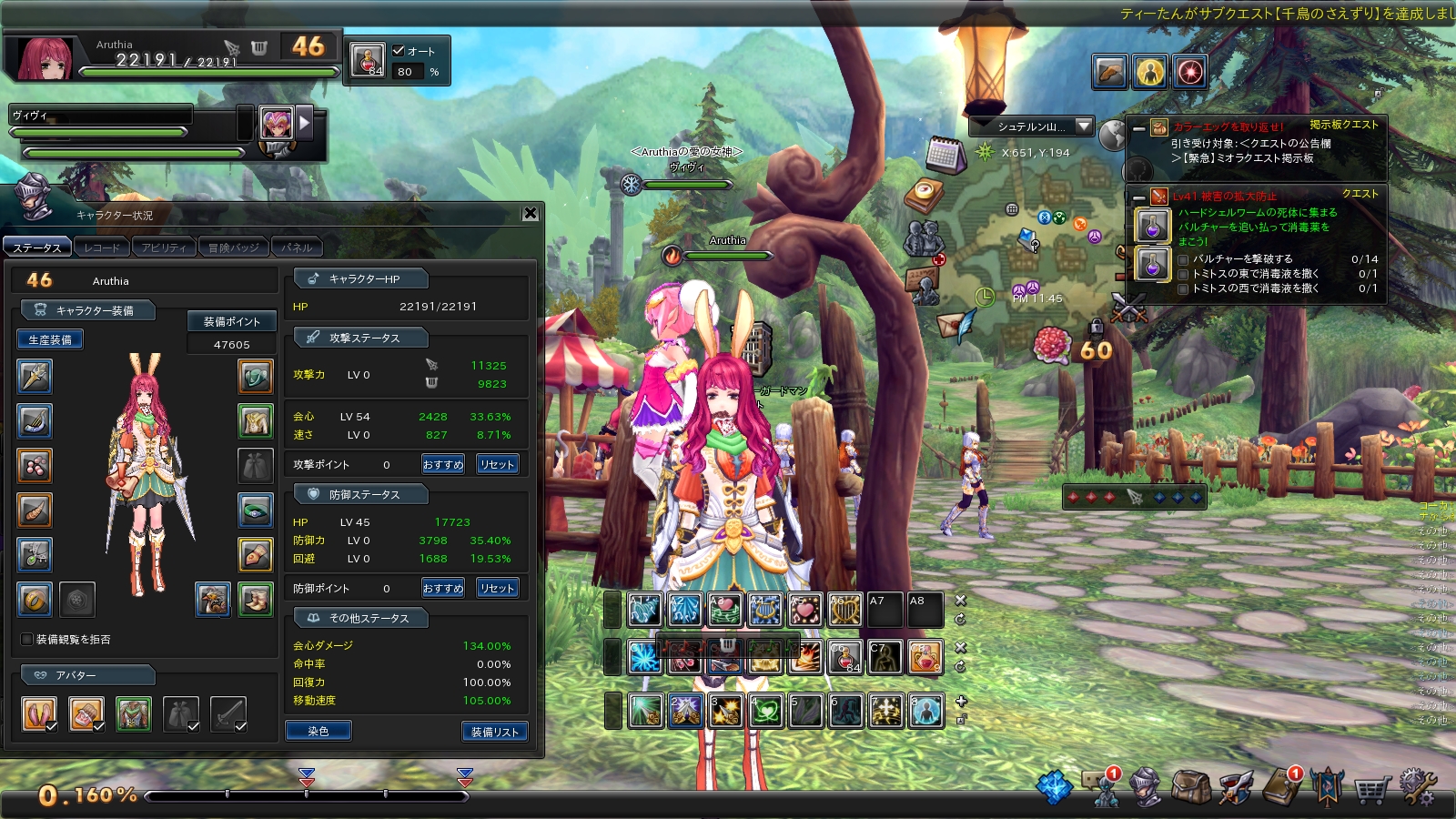Click the 染色 dye button
This screenshot has height=819, width=1456.
318,731
